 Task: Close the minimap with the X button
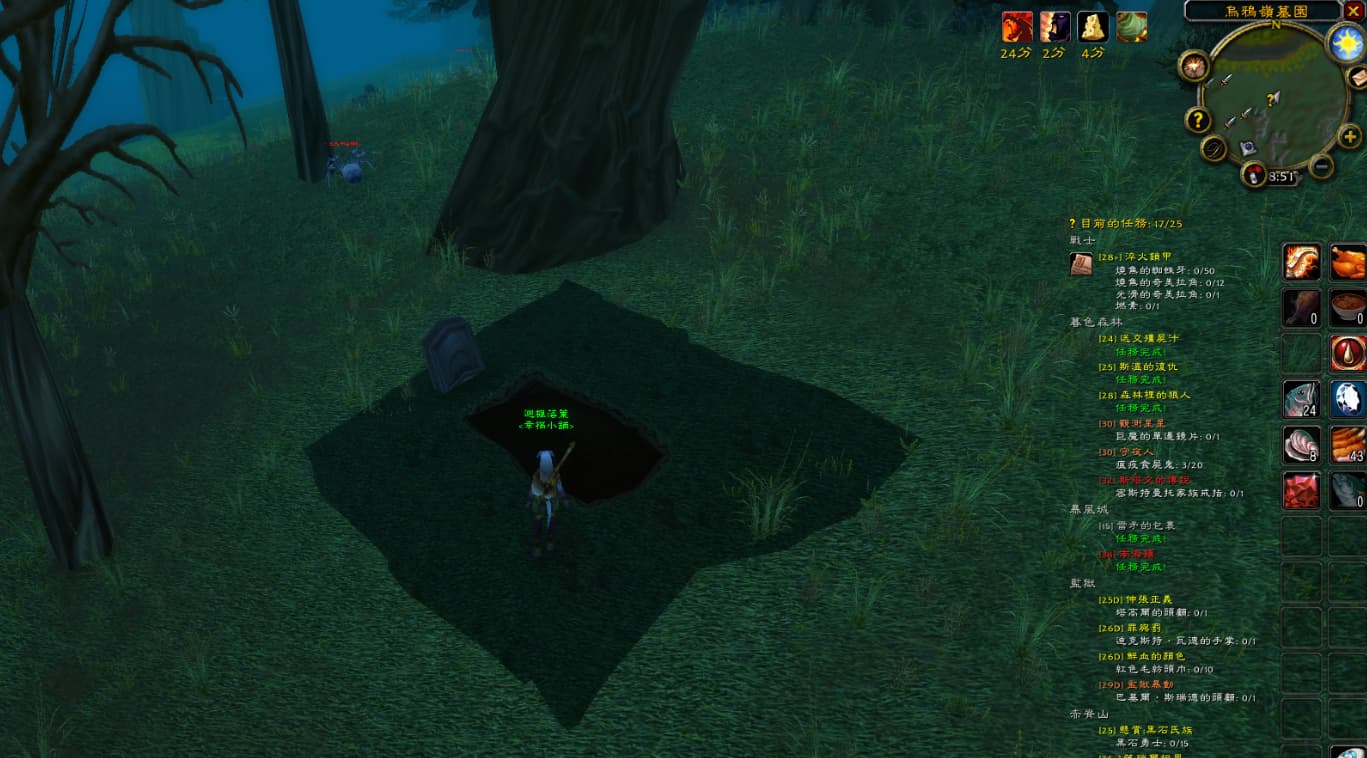click(x=1354, y=11)
